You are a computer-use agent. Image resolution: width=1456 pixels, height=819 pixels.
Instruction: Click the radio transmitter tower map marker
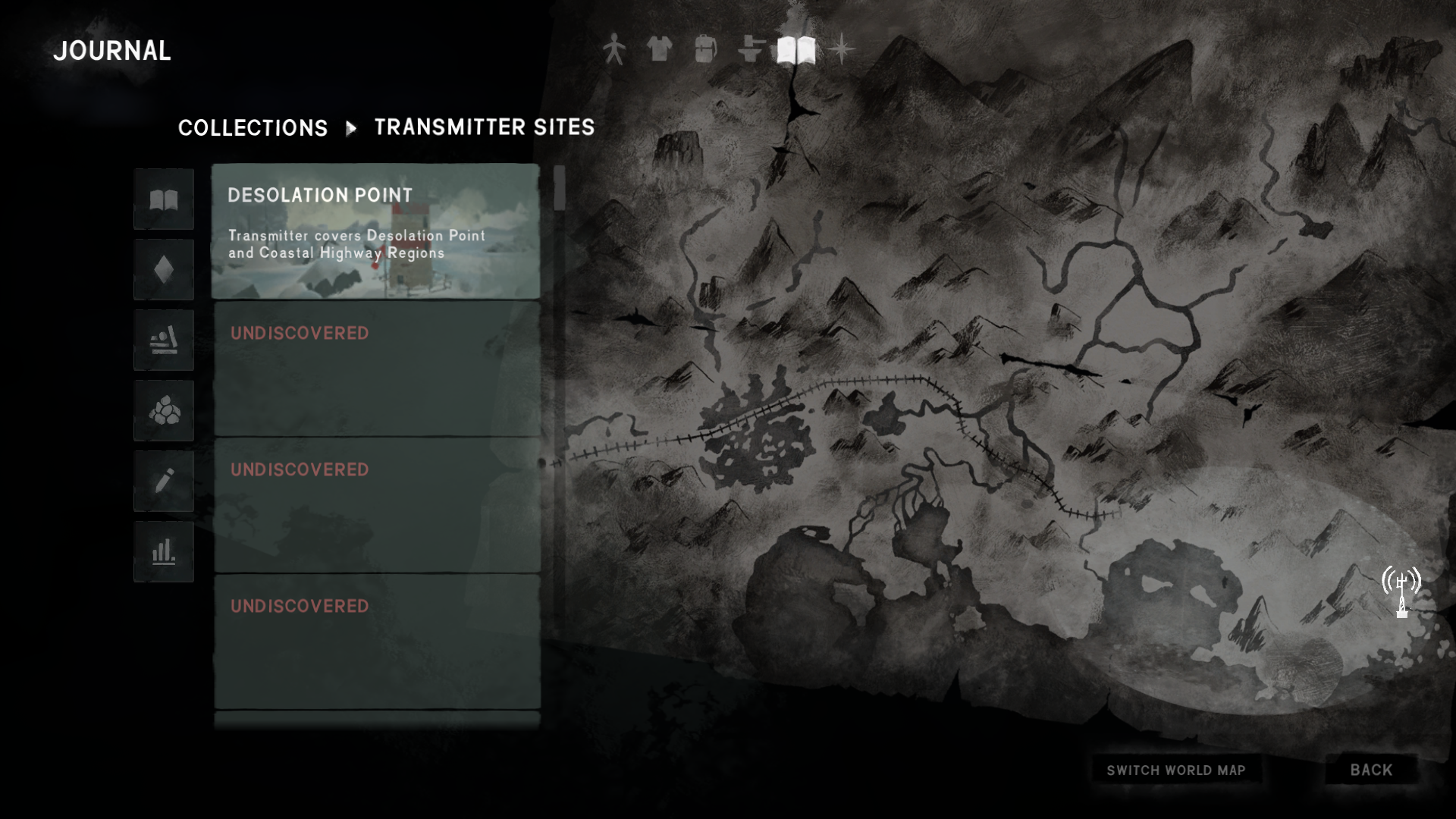click(1401, 591)
